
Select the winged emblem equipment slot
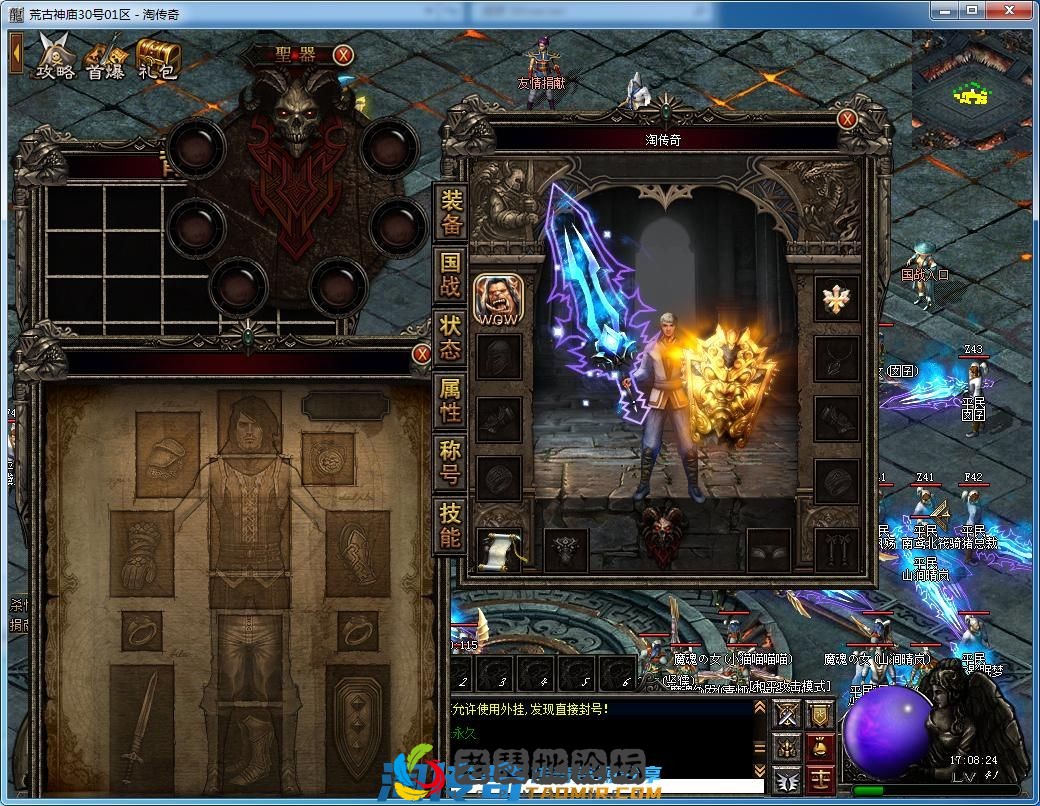pyautogui.click(x=836, y=298)
